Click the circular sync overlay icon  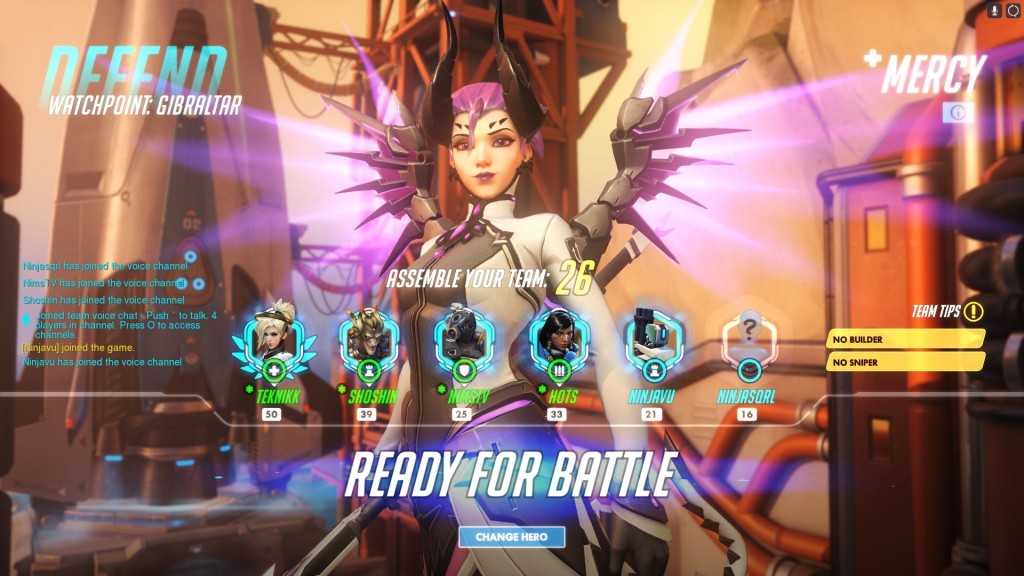point(1012,10)
